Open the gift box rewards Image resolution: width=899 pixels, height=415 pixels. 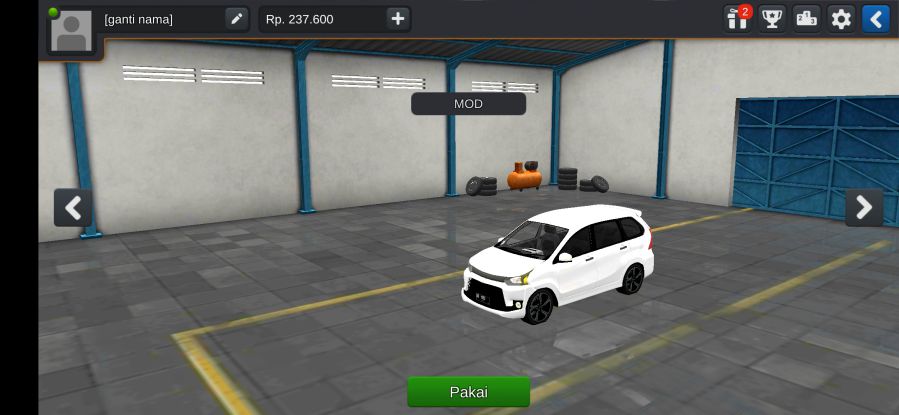[x=738, y=19]
